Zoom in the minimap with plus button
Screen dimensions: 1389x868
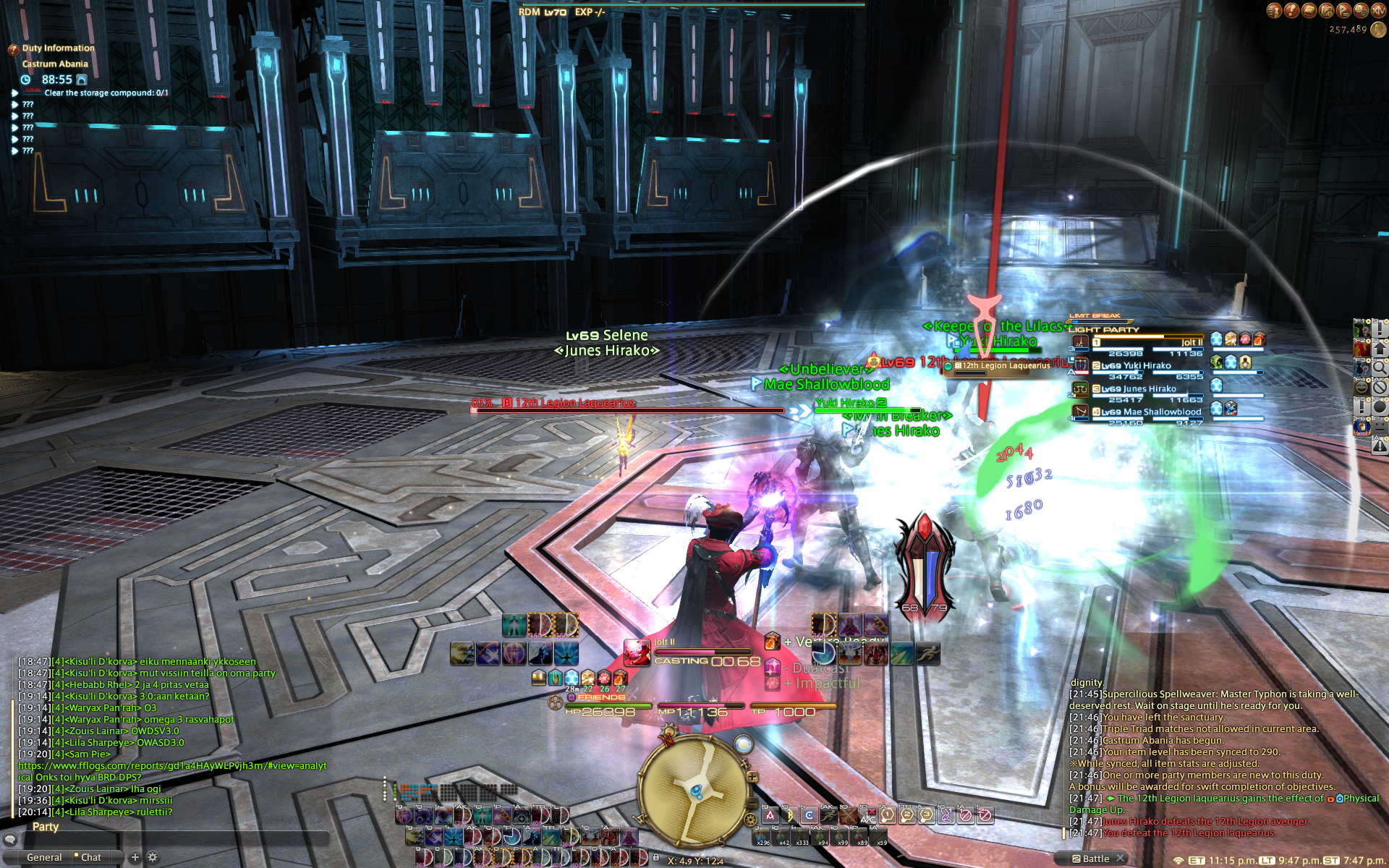753,777
